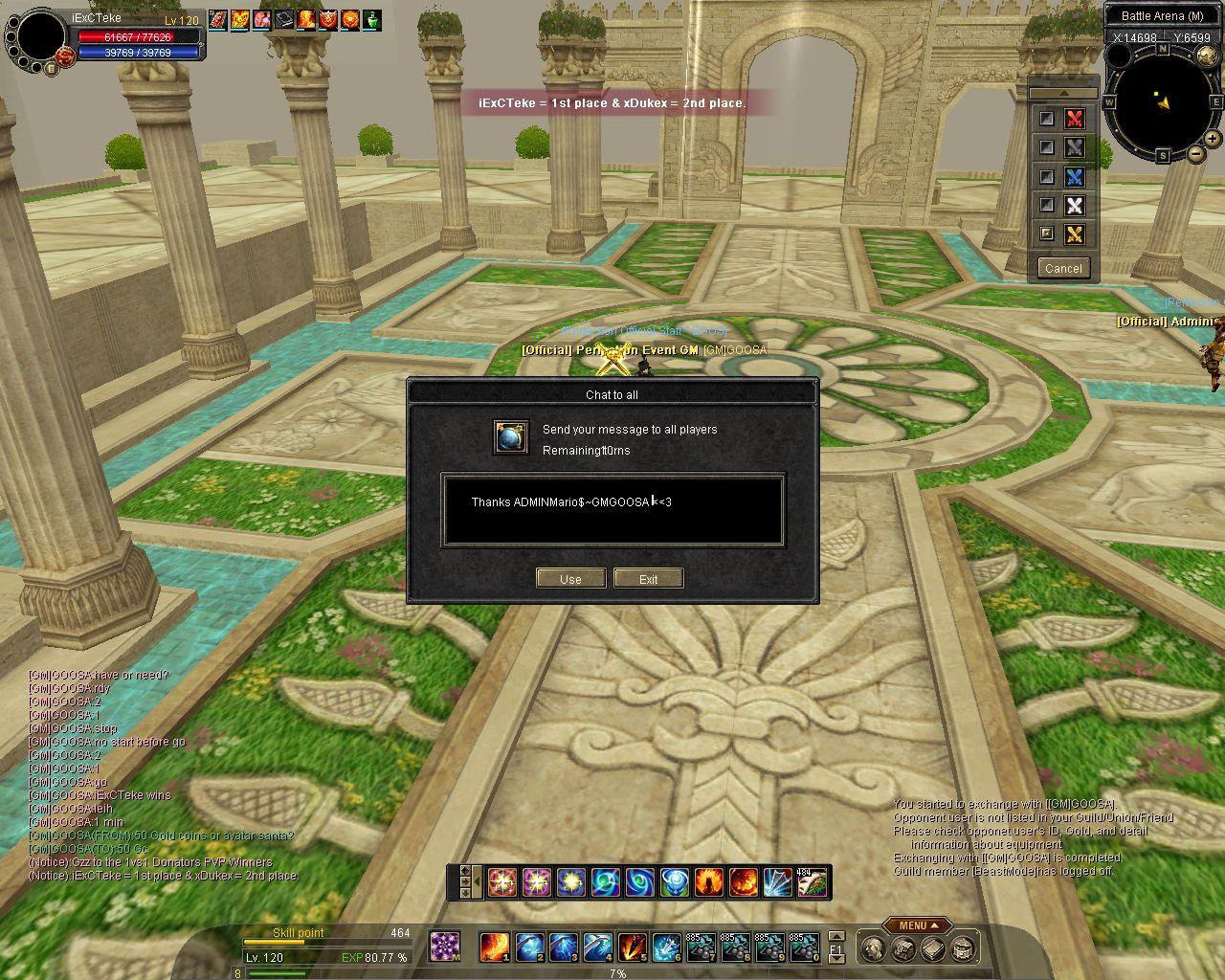Image resolution: width=1225 pixels, height=980 pixels.
Task: Switch hotbar page with the up arrow above F1
Action: (836, 936)
